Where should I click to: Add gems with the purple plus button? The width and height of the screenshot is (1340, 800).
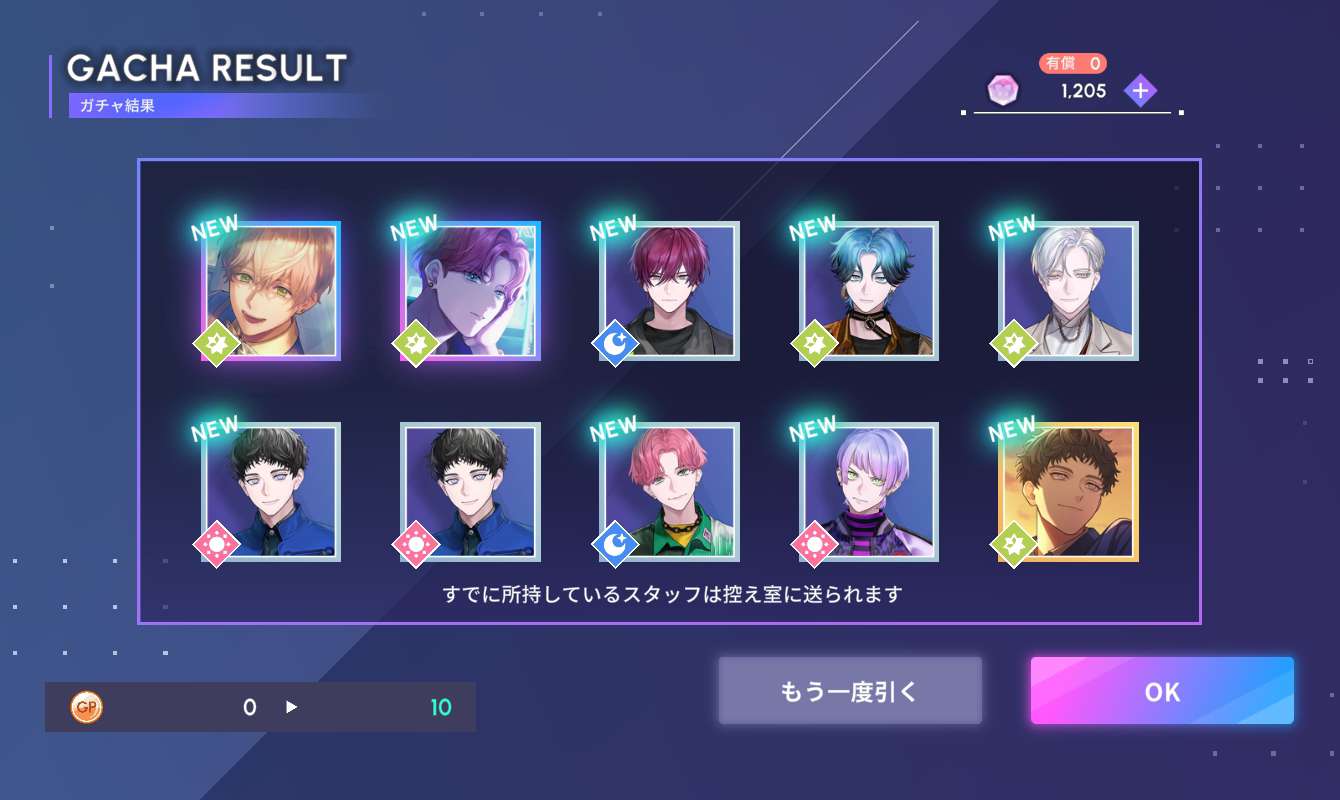point(1140,91)
